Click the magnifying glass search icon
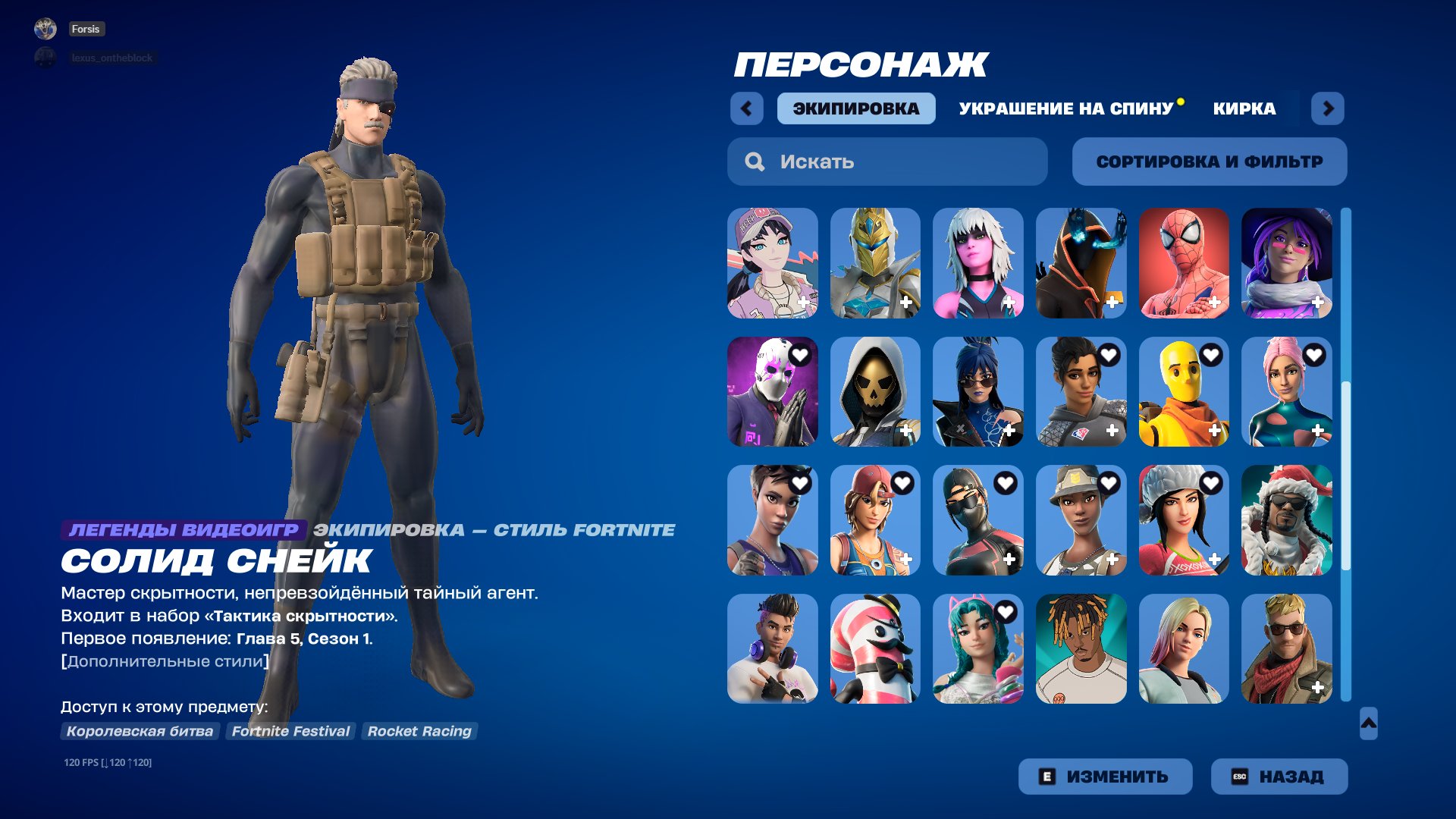 coord(755,161)
